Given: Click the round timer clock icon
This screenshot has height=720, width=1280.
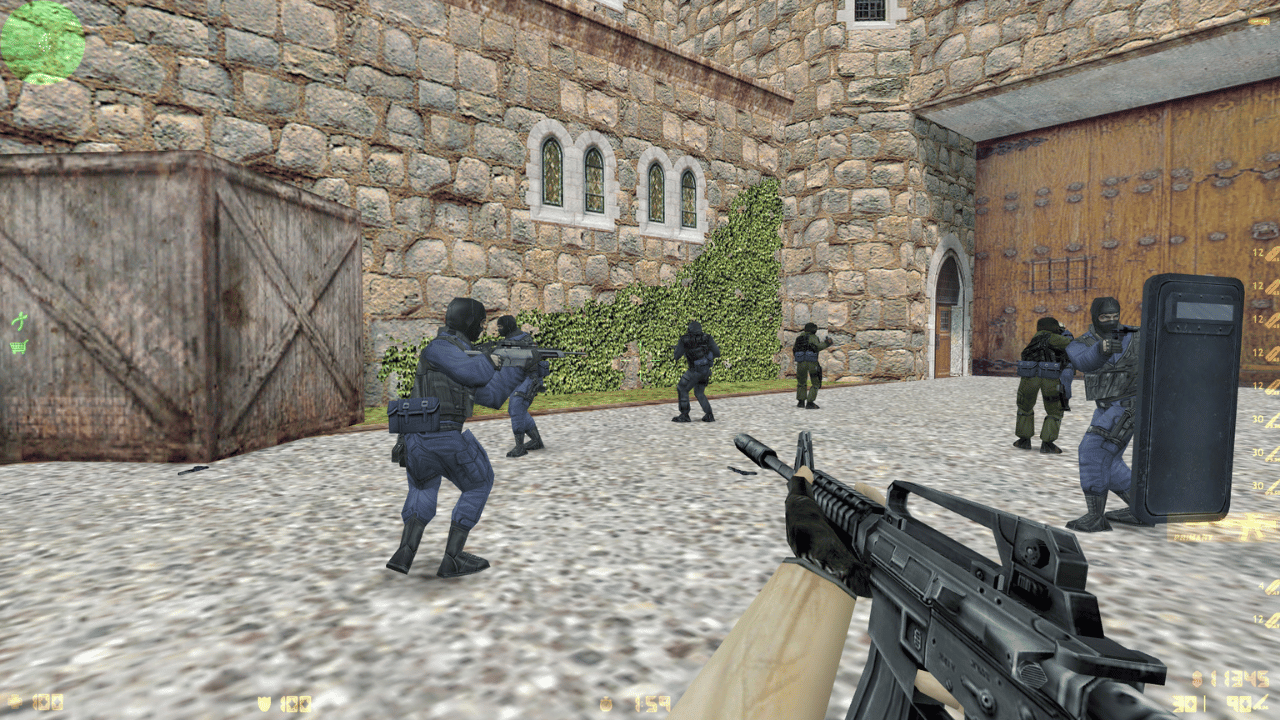Looking at the screenshot, I should (x=604, y=704).
